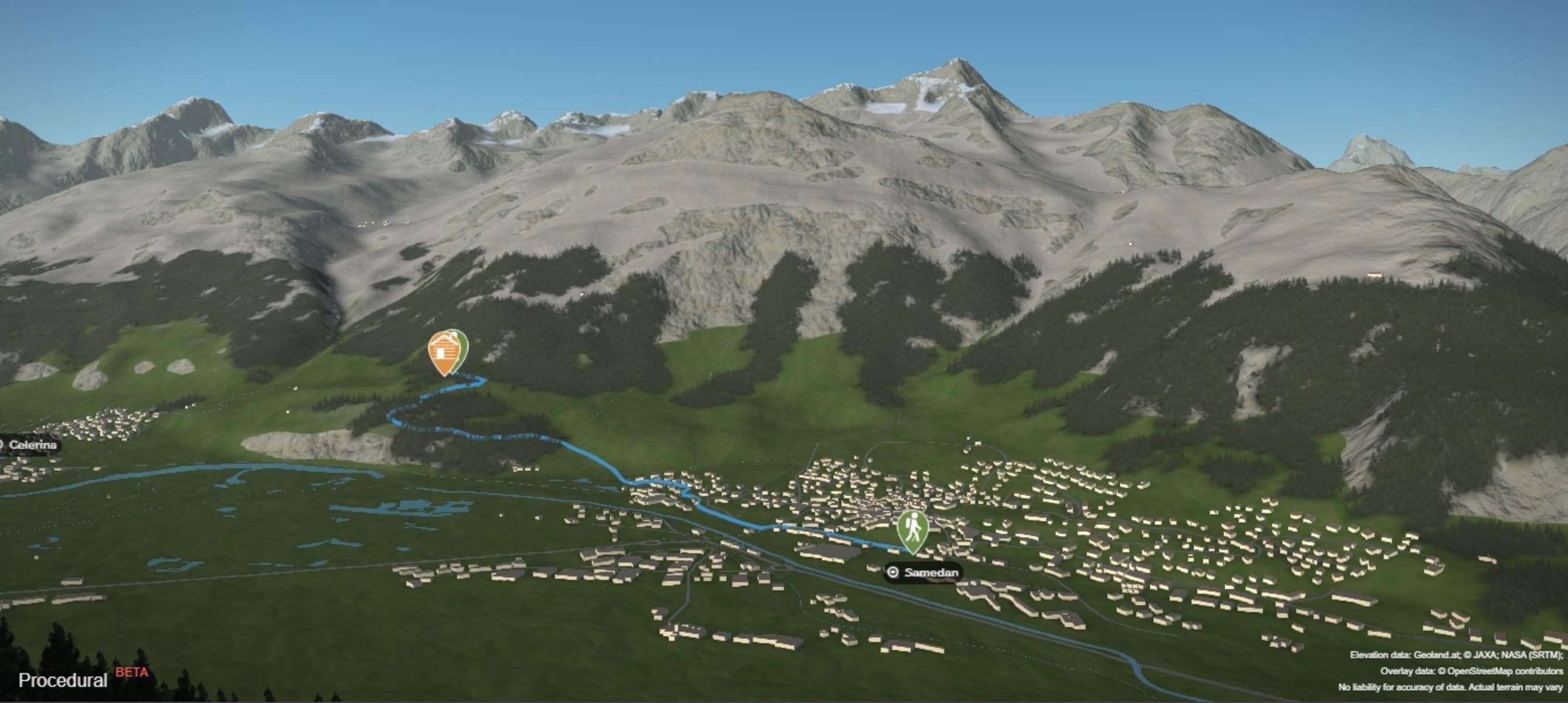
Task: Click the Samedan town label
Action: [x=923, y=572]
